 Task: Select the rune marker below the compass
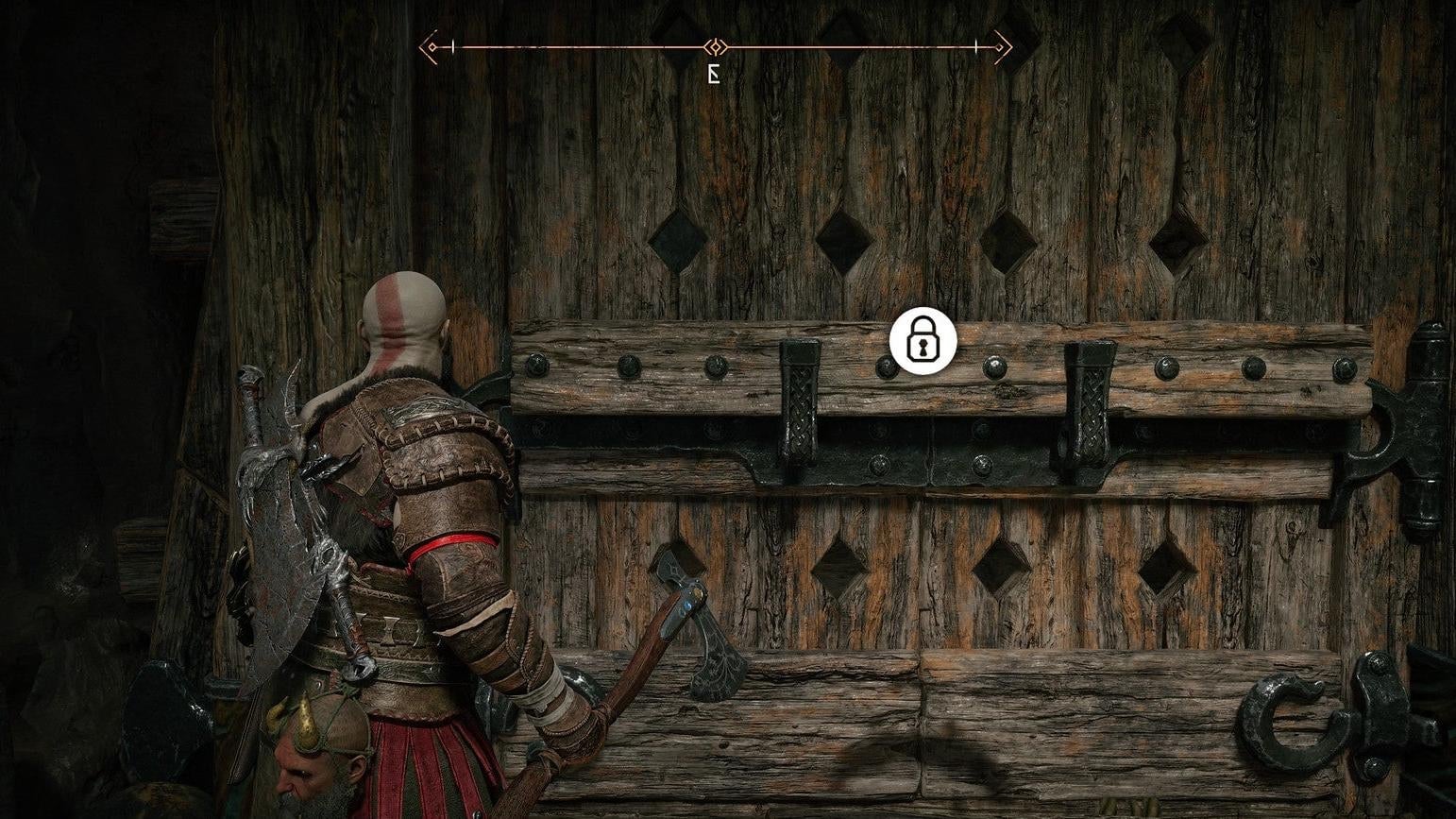(714, 72)
